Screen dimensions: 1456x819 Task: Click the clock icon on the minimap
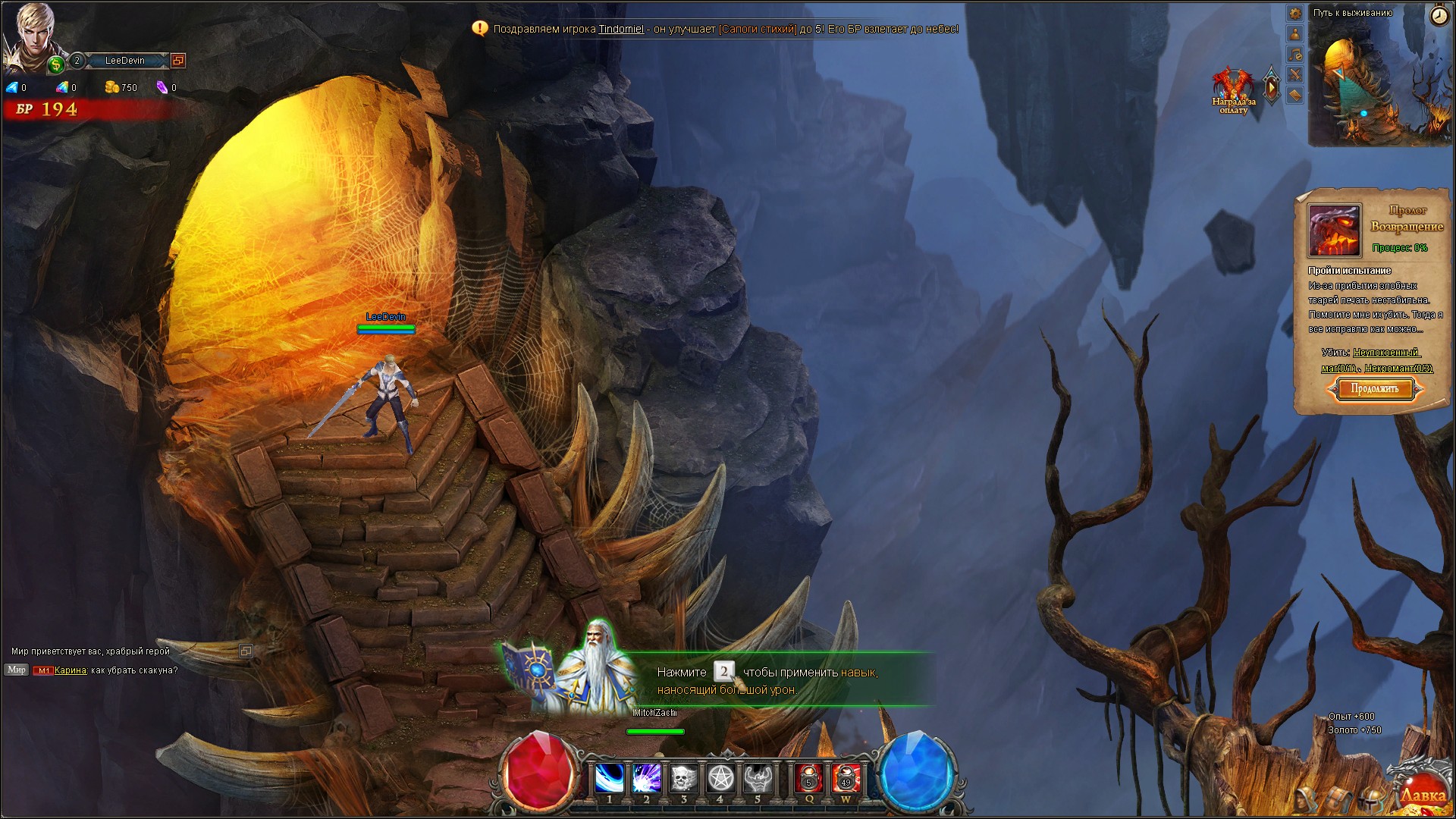pos(1439,17)
